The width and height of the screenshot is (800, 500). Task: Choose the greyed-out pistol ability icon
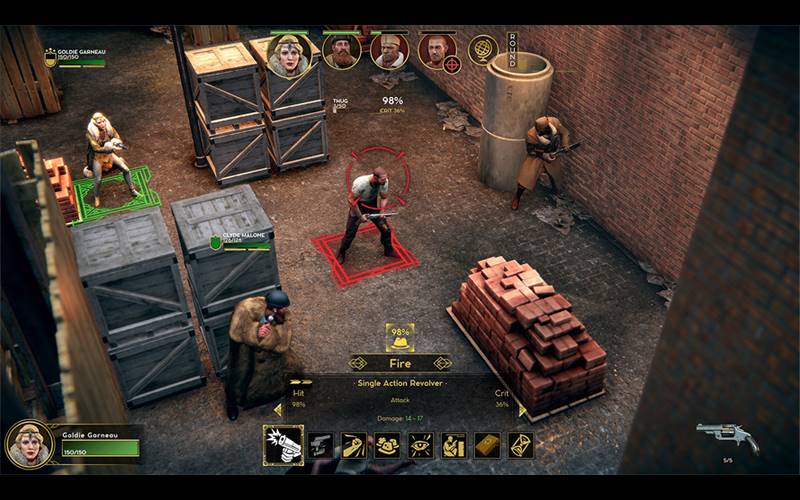[320, 445]
